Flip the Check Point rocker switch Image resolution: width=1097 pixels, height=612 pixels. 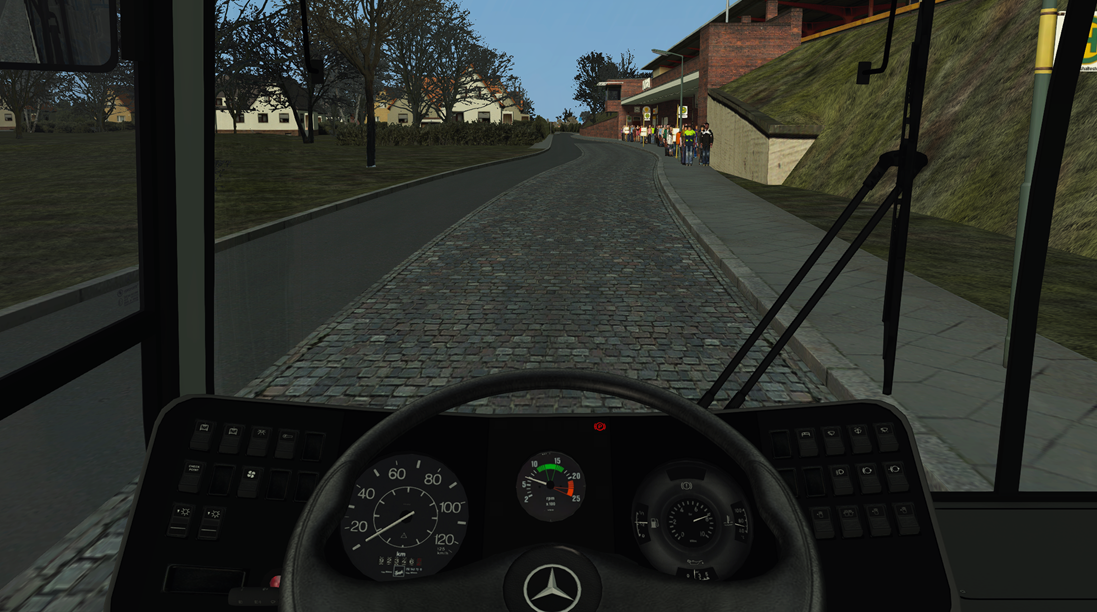pos(192,476)
